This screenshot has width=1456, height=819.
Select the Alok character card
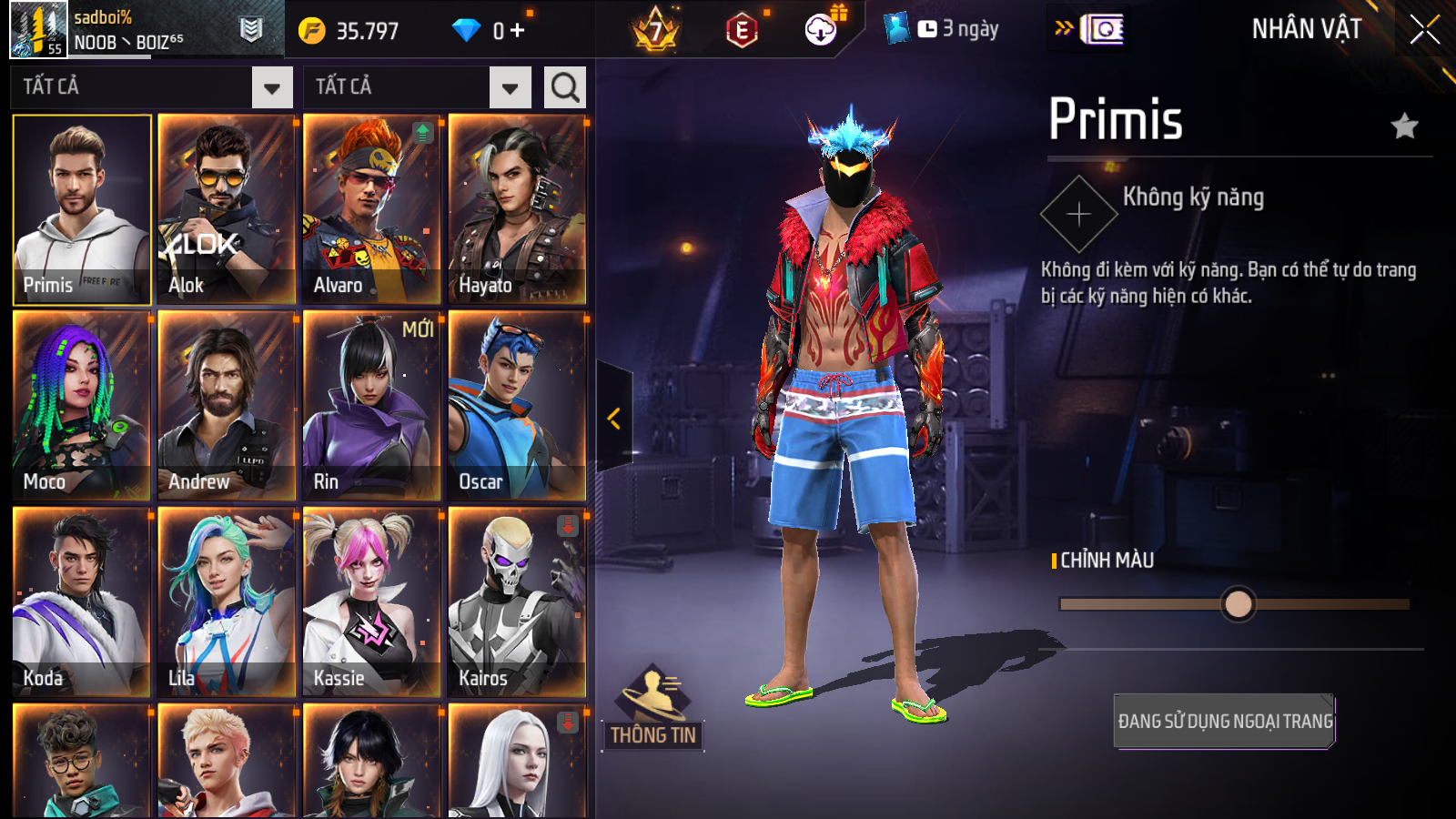(227, 209)
